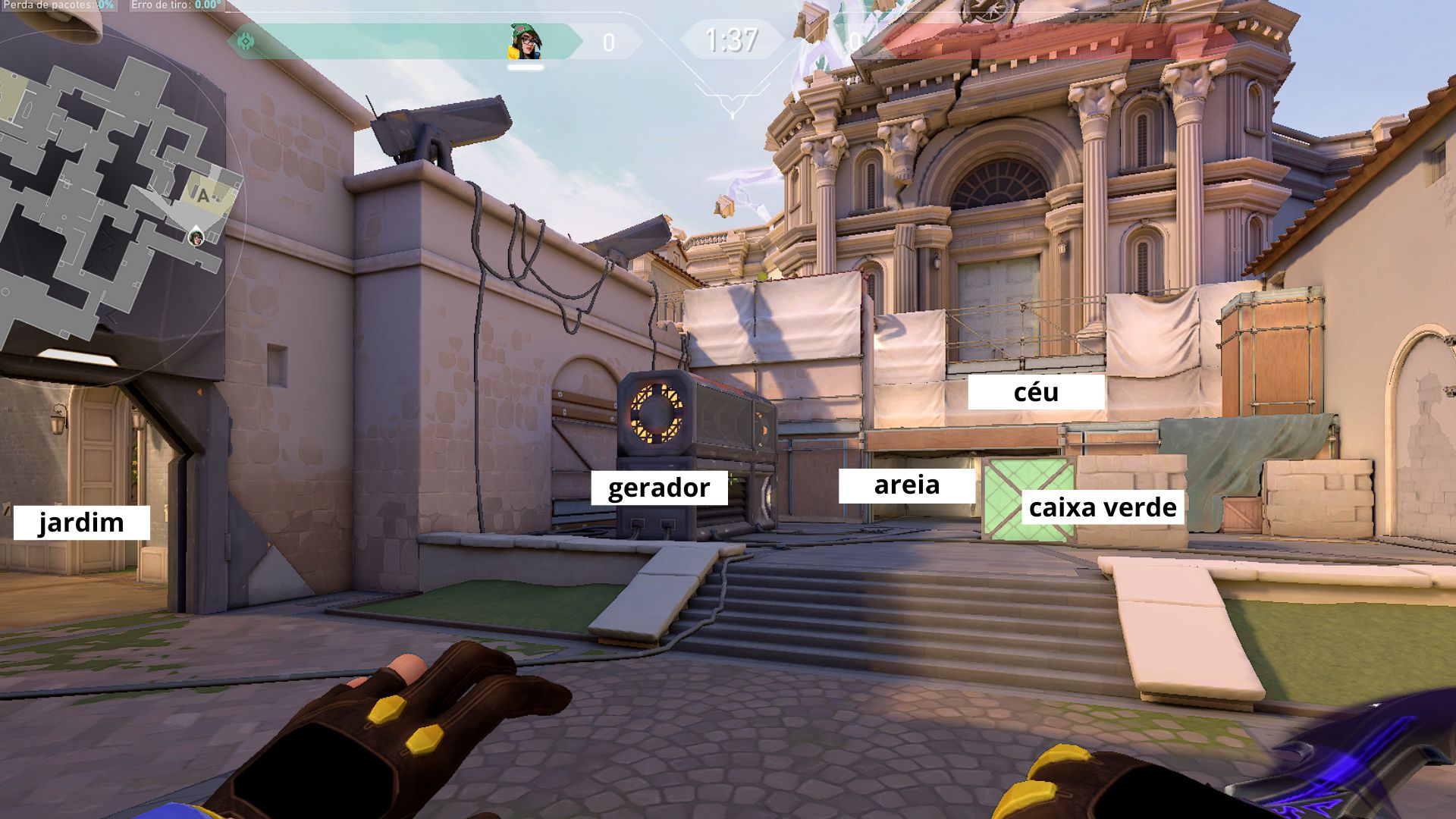Select the "jardim" callout label

(82, 522)
